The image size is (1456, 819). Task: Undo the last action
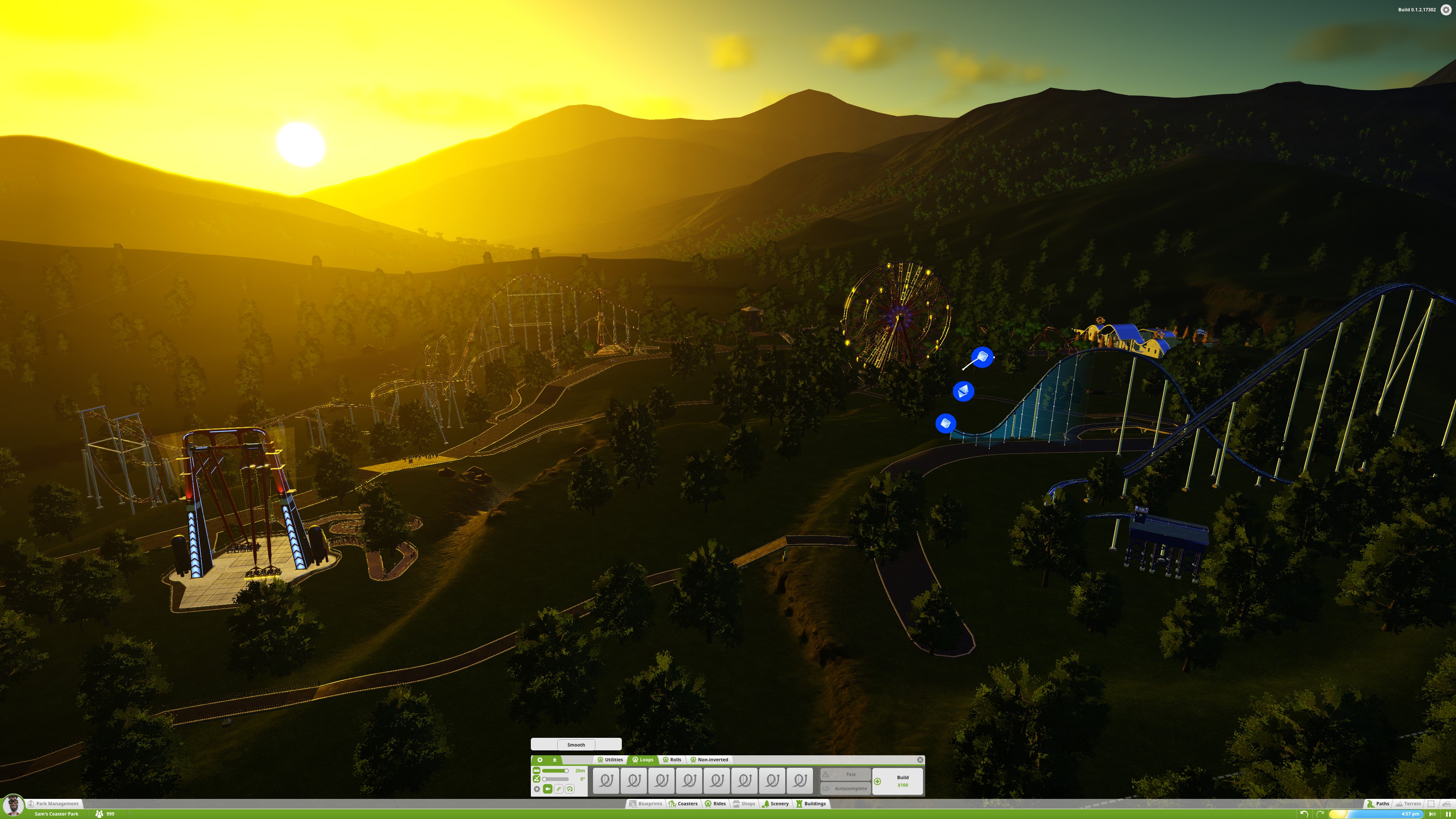pos(1304,813)
